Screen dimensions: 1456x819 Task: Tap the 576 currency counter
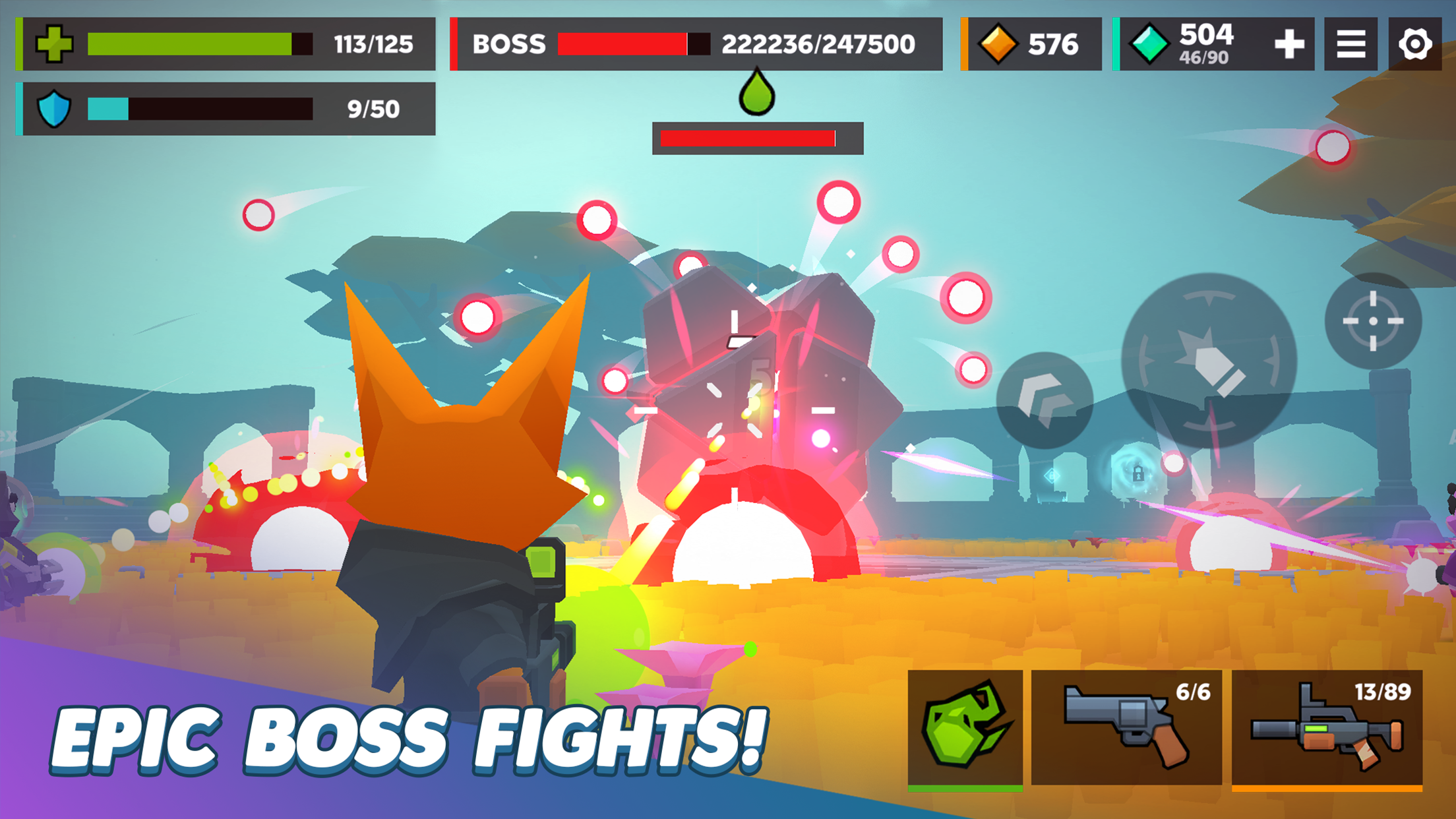coord(1052,44)
